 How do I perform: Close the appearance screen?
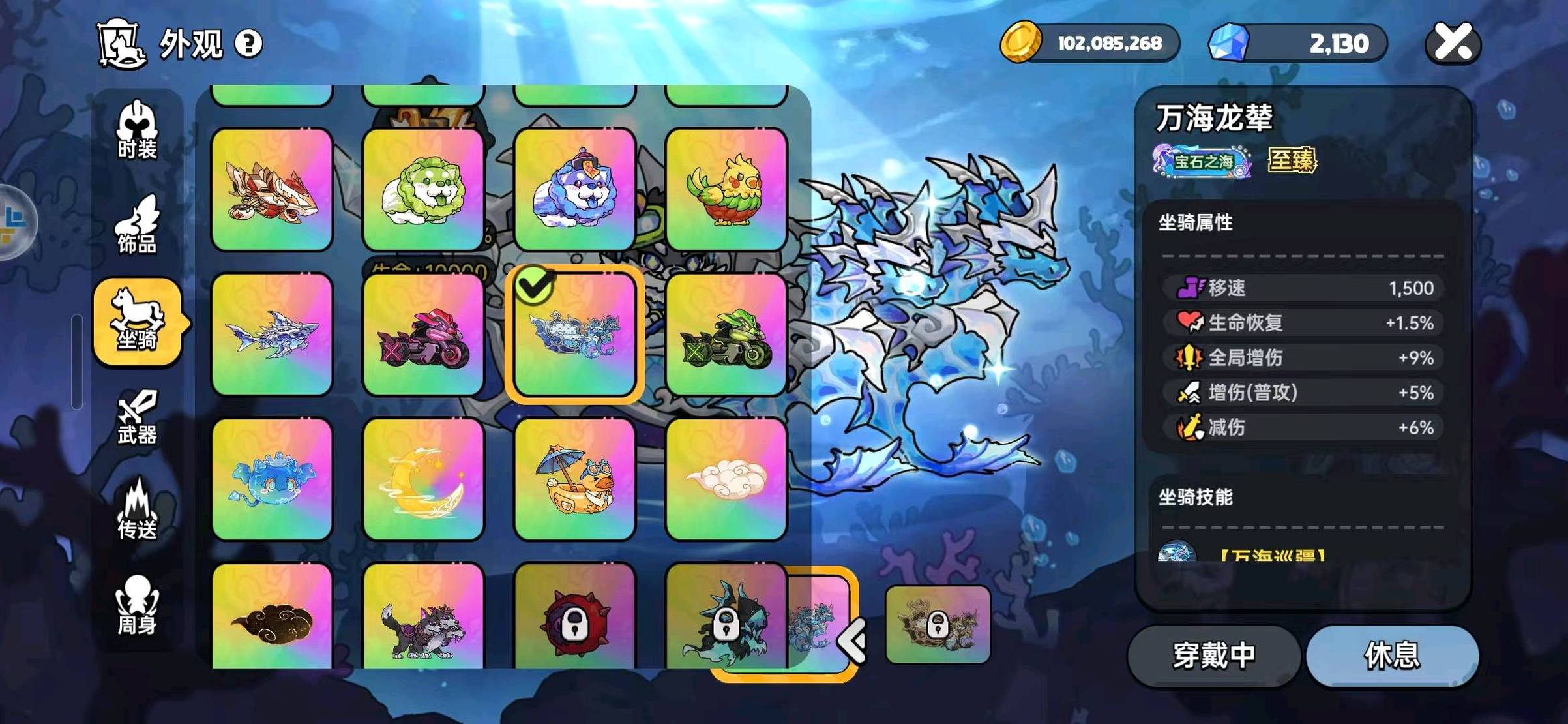tap(1453, 43)
